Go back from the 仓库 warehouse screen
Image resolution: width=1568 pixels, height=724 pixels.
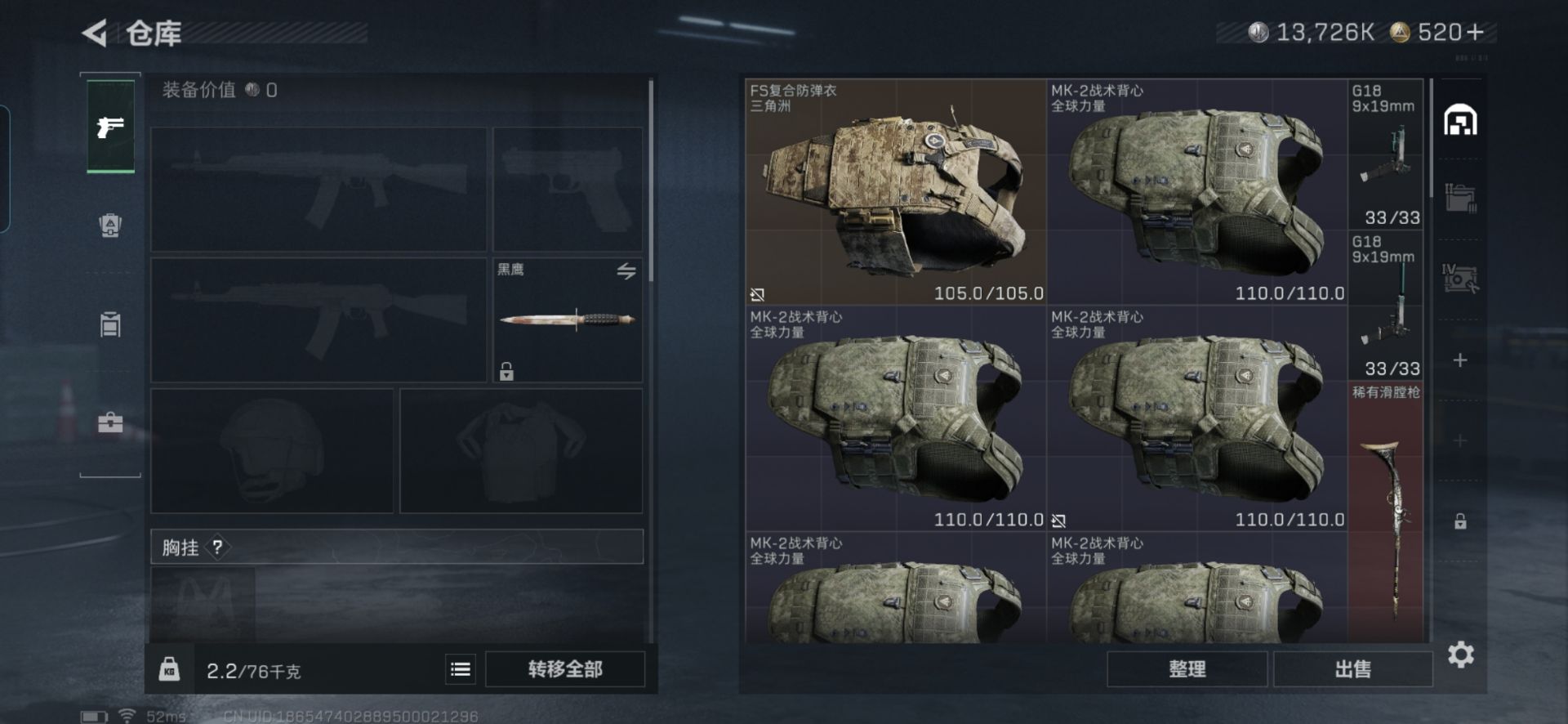[x=95, y=34]
